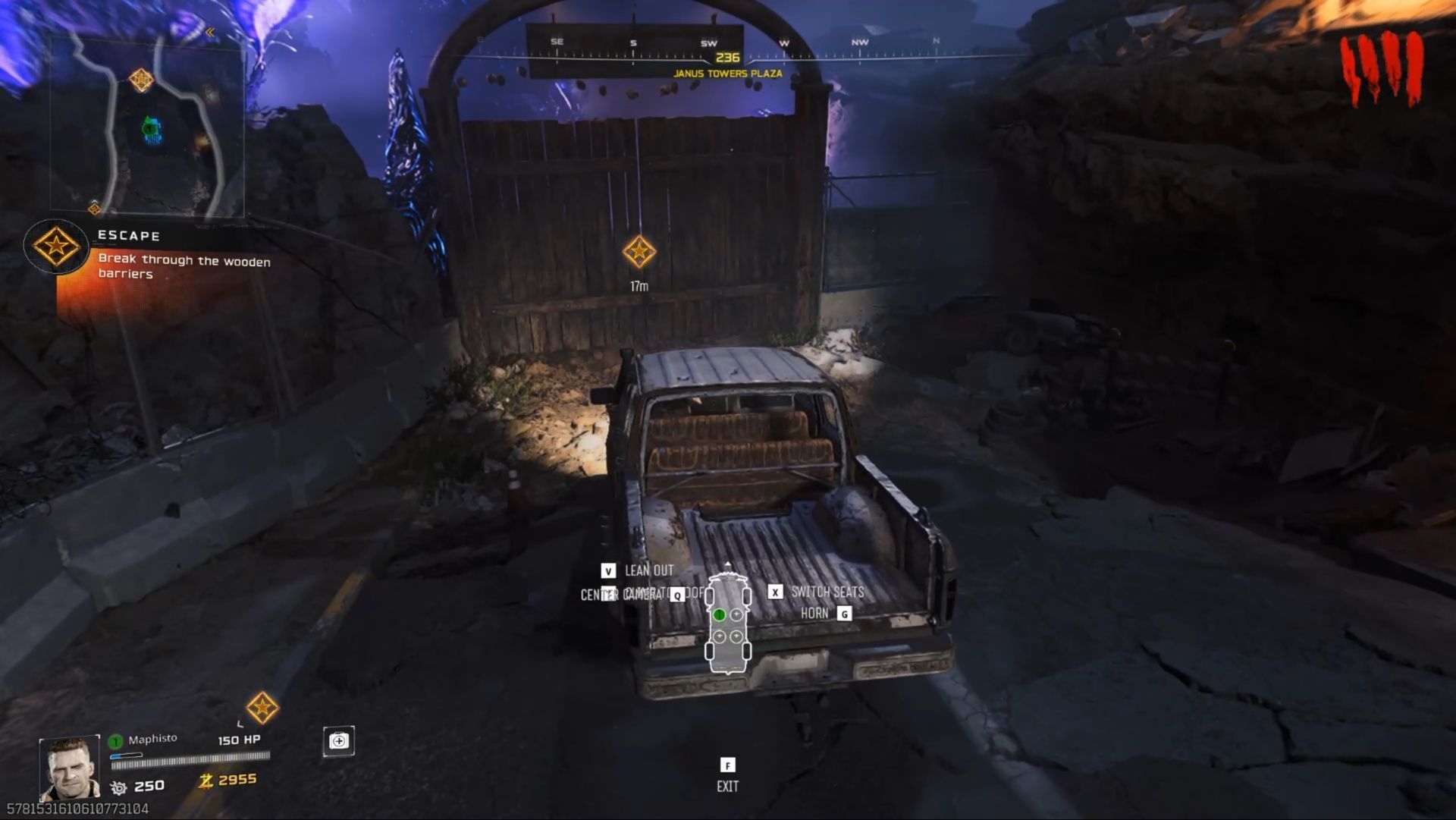This screenshot has width=1456, height=820.
Task: Enable the occupied green driver seat indicator
Action: [x=719, y=614]
